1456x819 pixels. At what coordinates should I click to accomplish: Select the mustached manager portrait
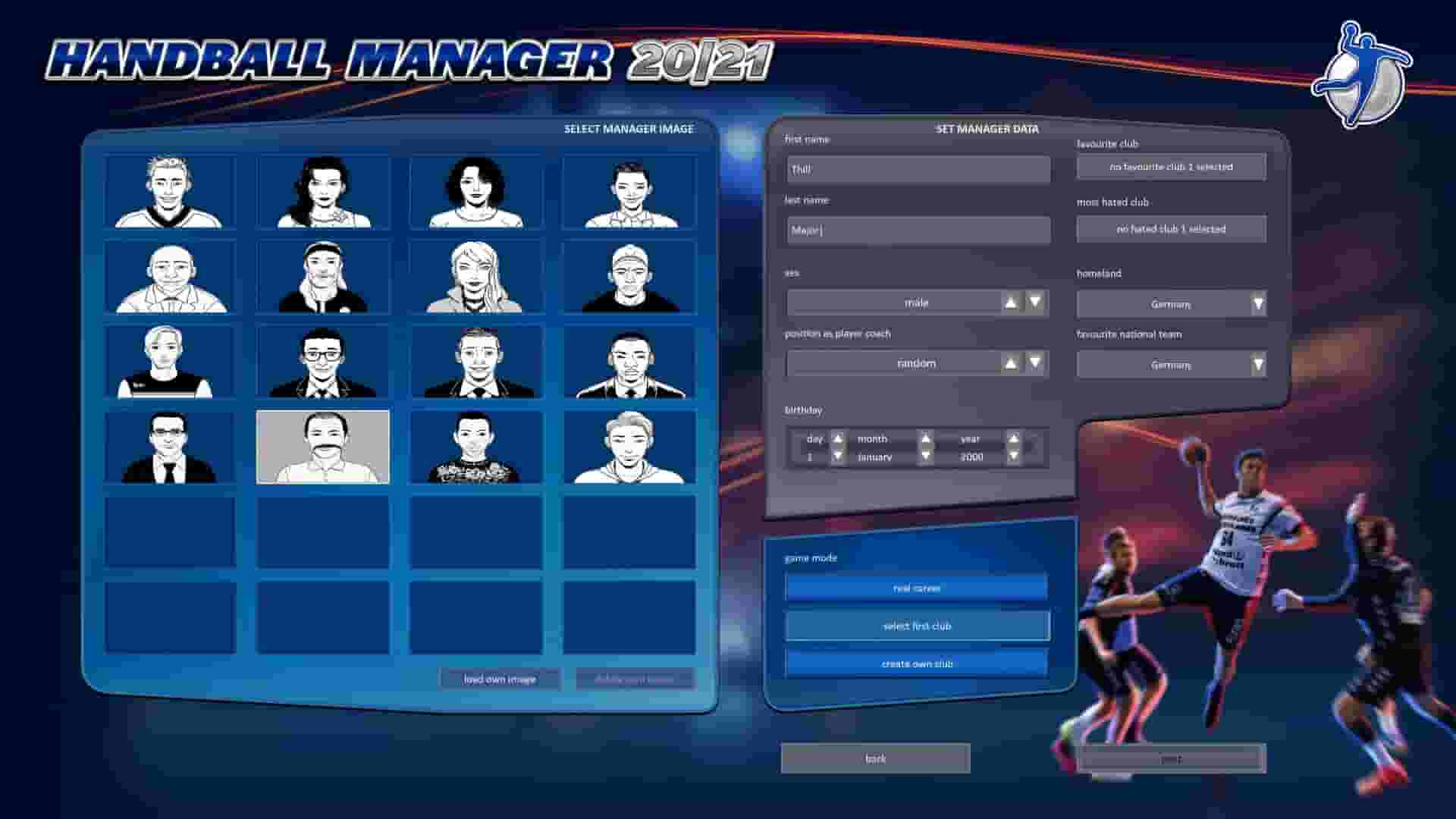[x=322, y=447]
